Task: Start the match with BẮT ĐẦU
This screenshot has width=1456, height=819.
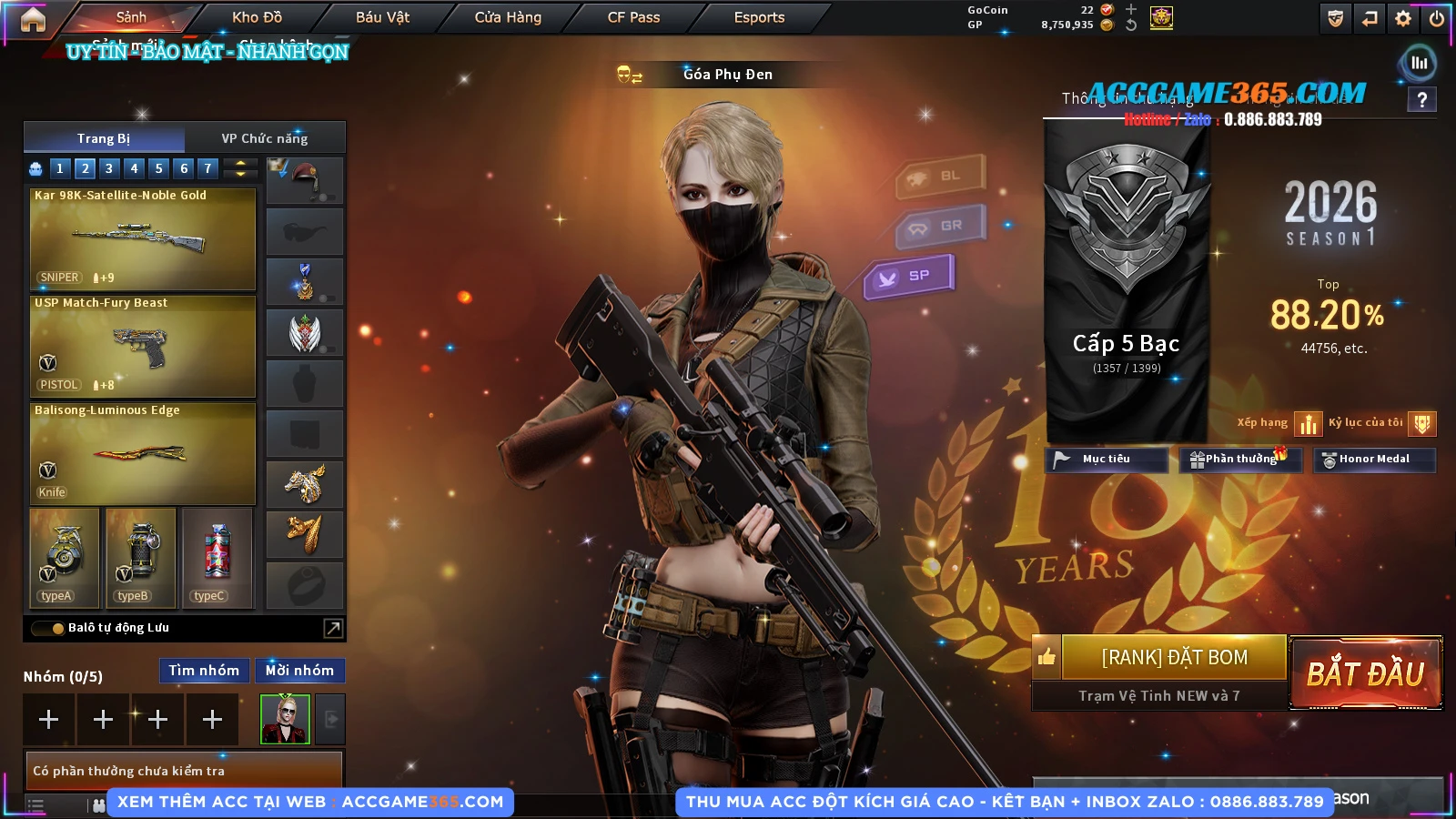Action: tap(1365, 673)
